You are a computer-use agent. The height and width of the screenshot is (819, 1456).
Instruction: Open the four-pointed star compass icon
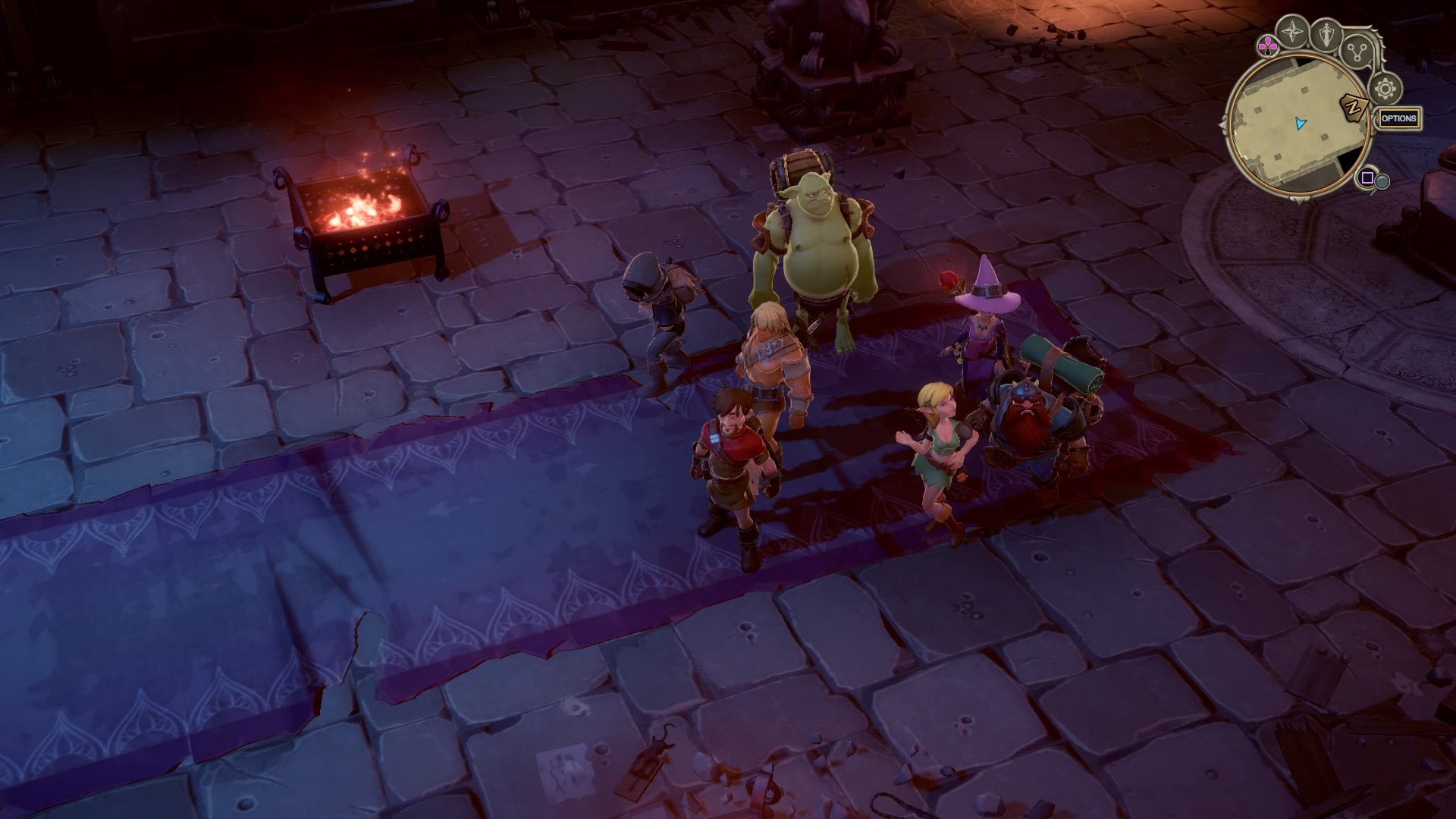click(x=1291, y=32)
